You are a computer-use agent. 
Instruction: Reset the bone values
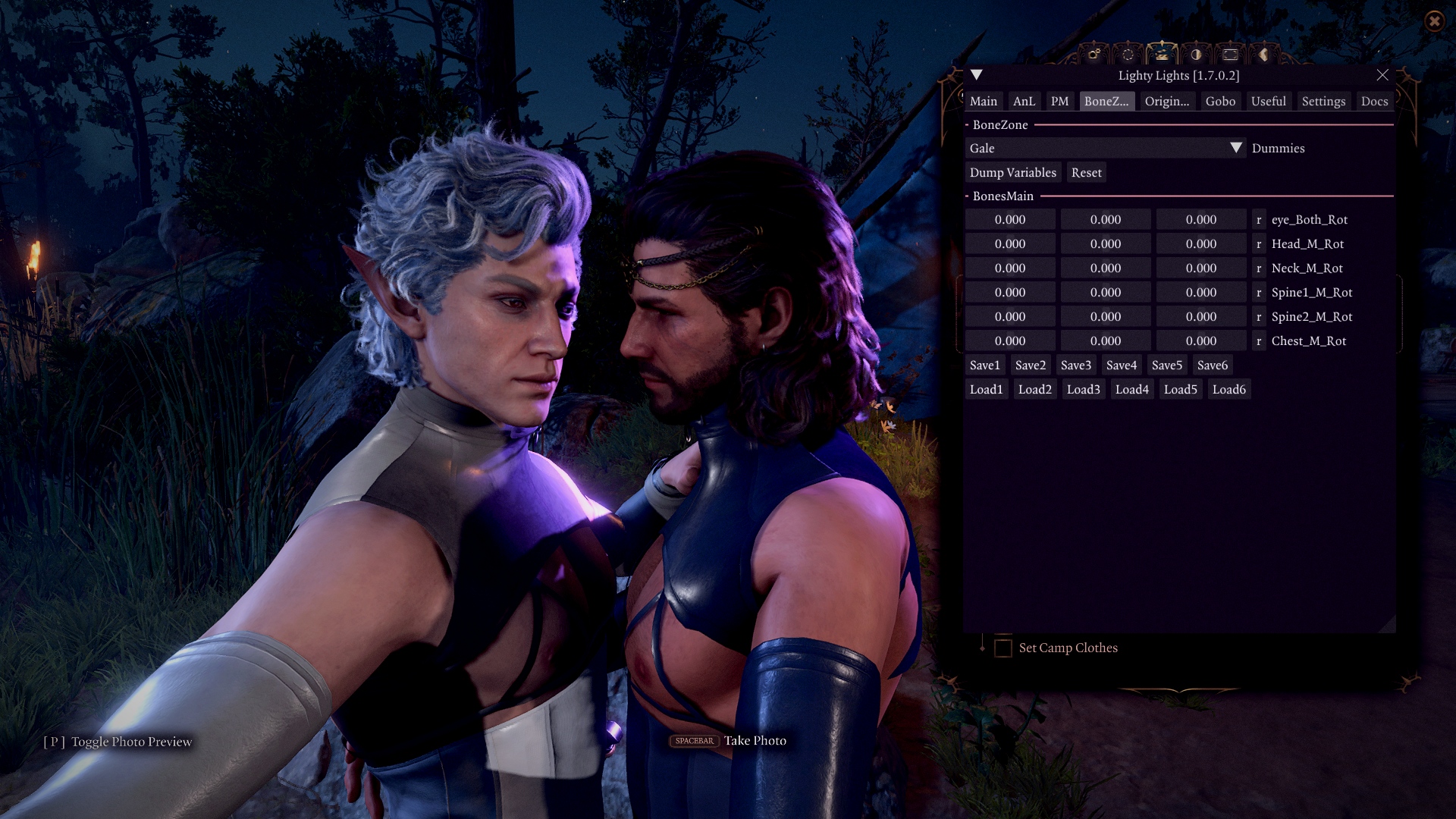(x=1086, y=172)
